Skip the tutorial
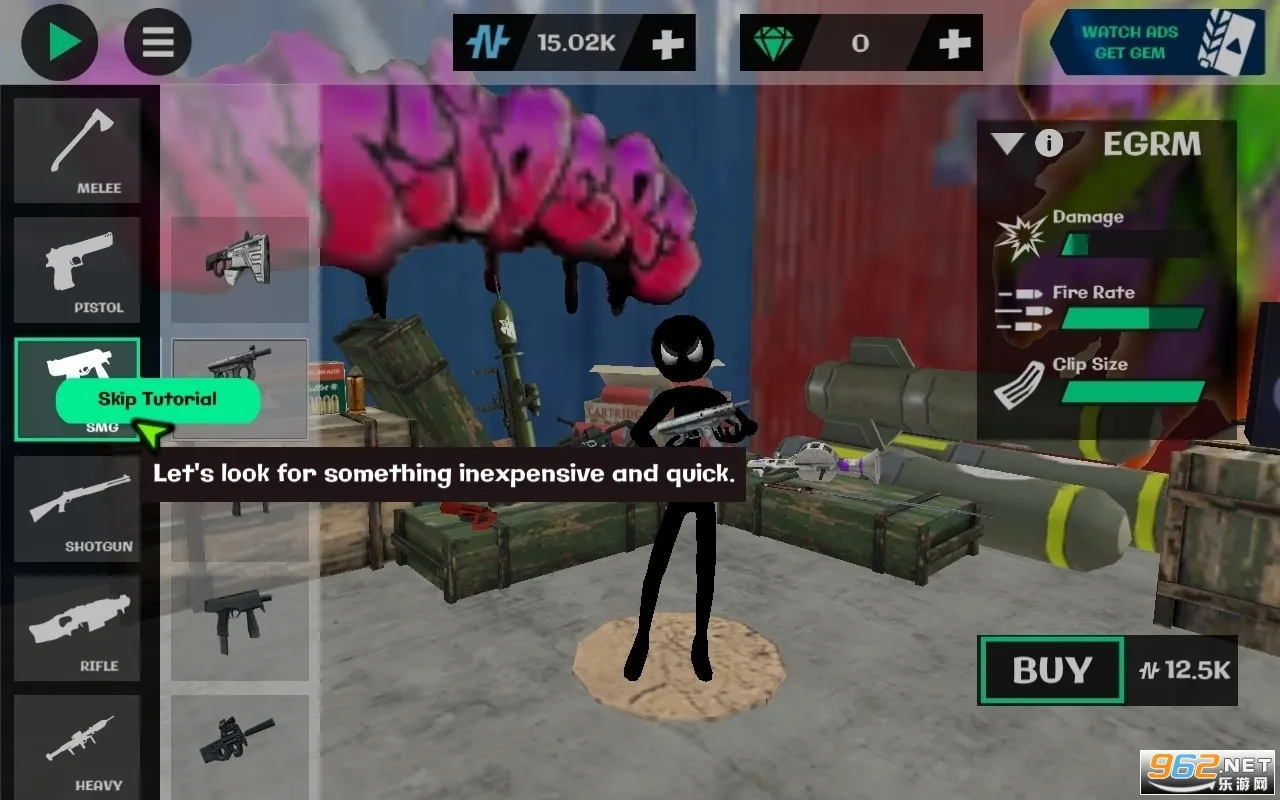 (158, 400)
